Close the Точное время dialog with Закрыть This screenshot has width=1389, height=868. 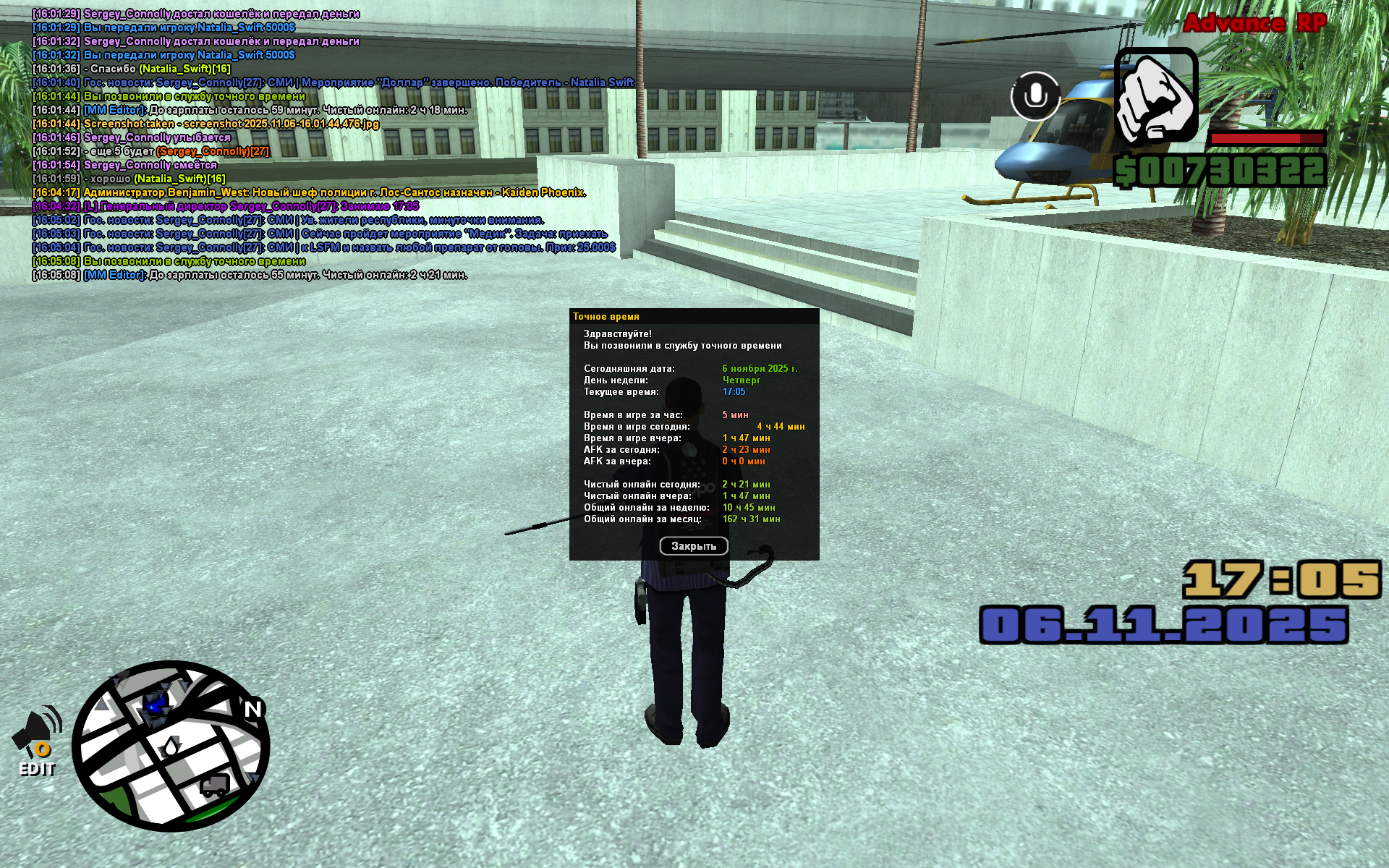click(x=693, y=546)
